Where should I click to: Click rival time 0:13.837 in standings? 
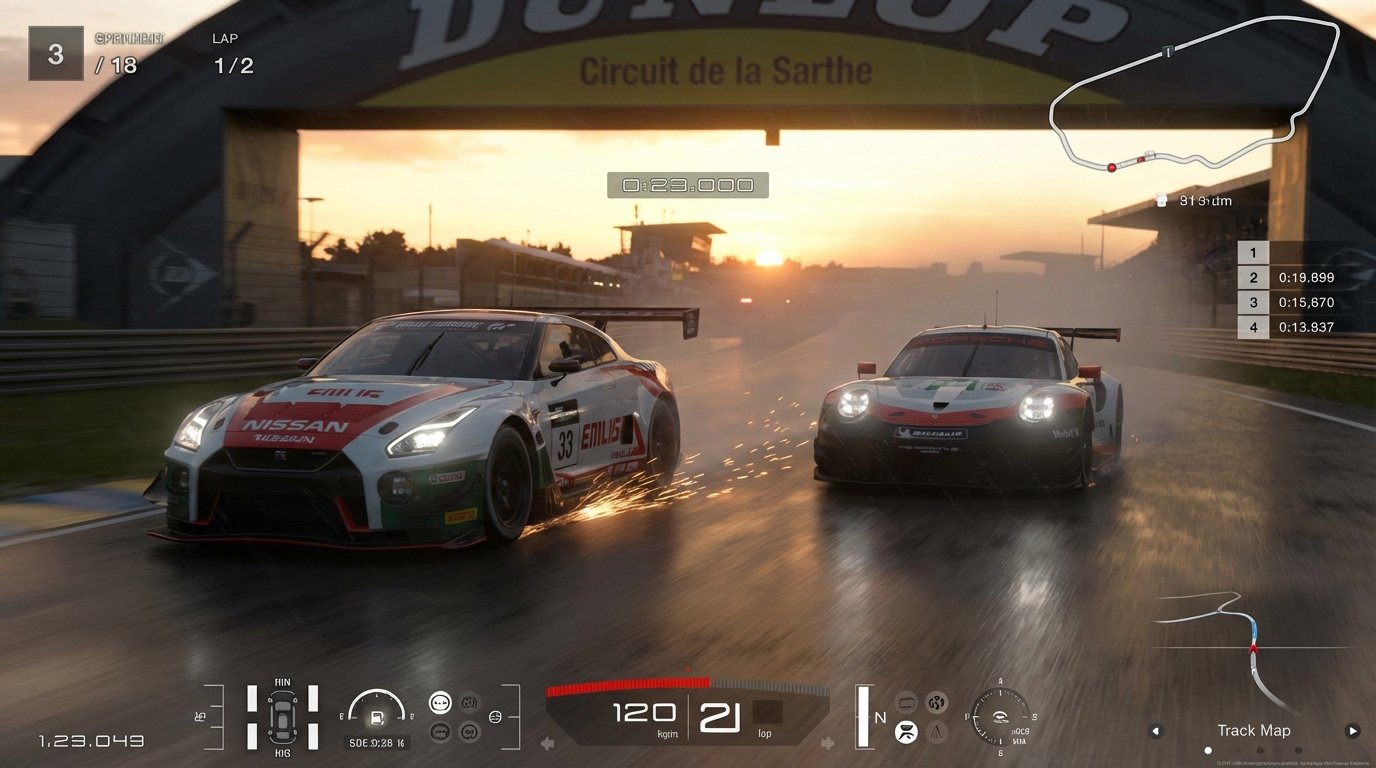[1305, 326]
